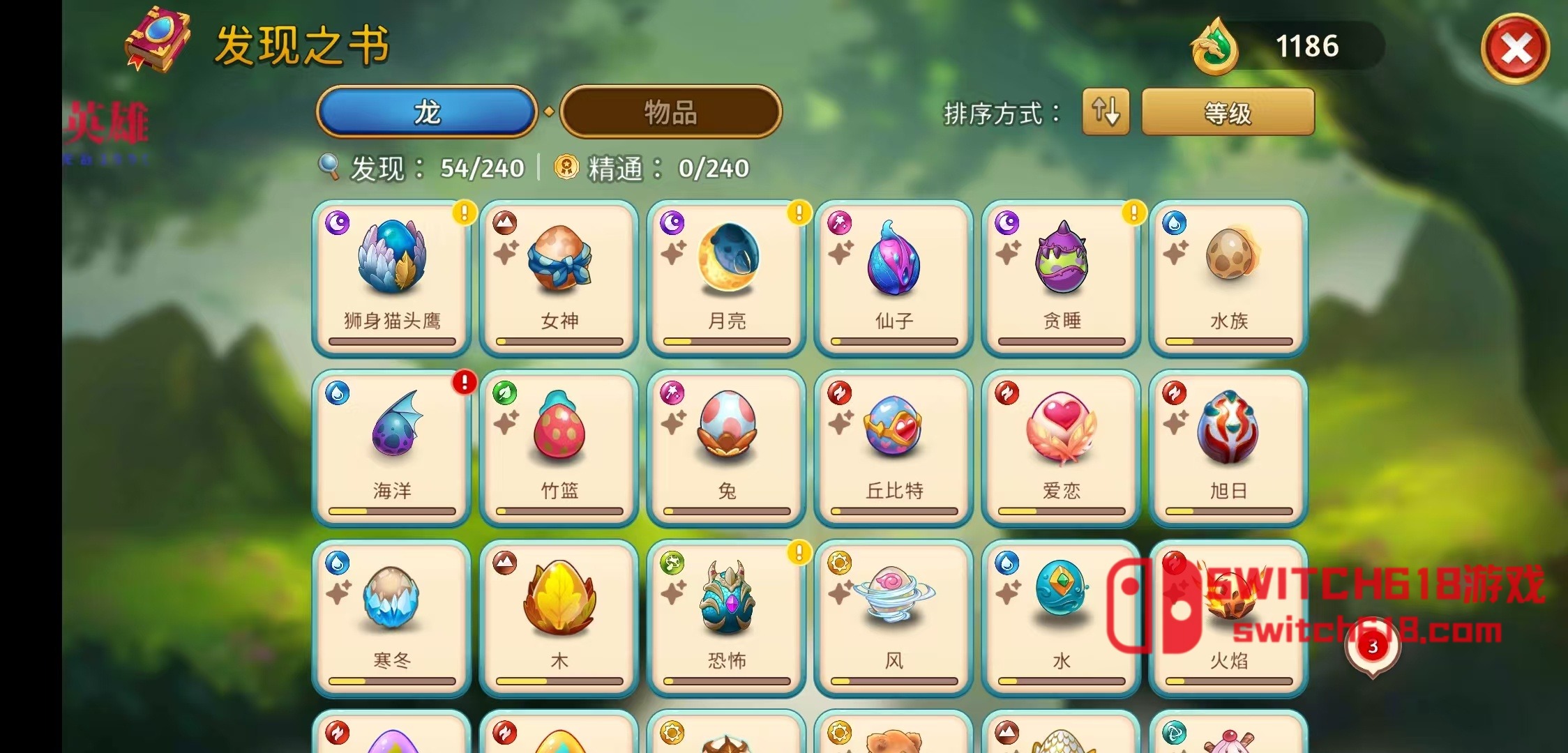1568x753 pixels.
Task: Select the 海洋 egg card with red alert
Action: click(x=392, y=448)
